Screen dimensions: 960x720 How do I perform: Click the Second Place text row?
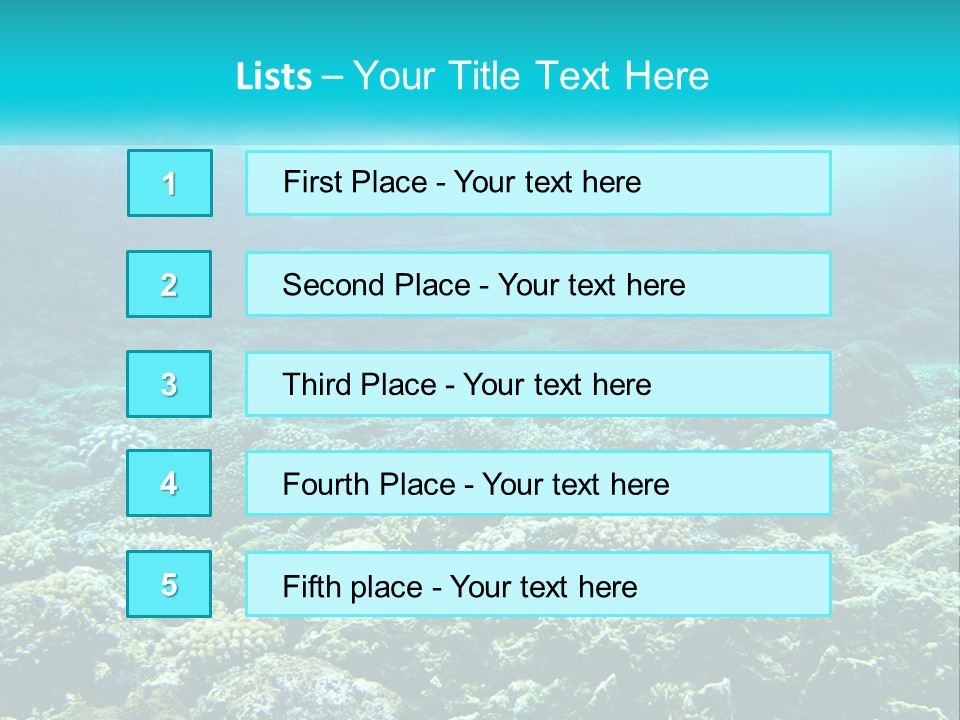538,284
